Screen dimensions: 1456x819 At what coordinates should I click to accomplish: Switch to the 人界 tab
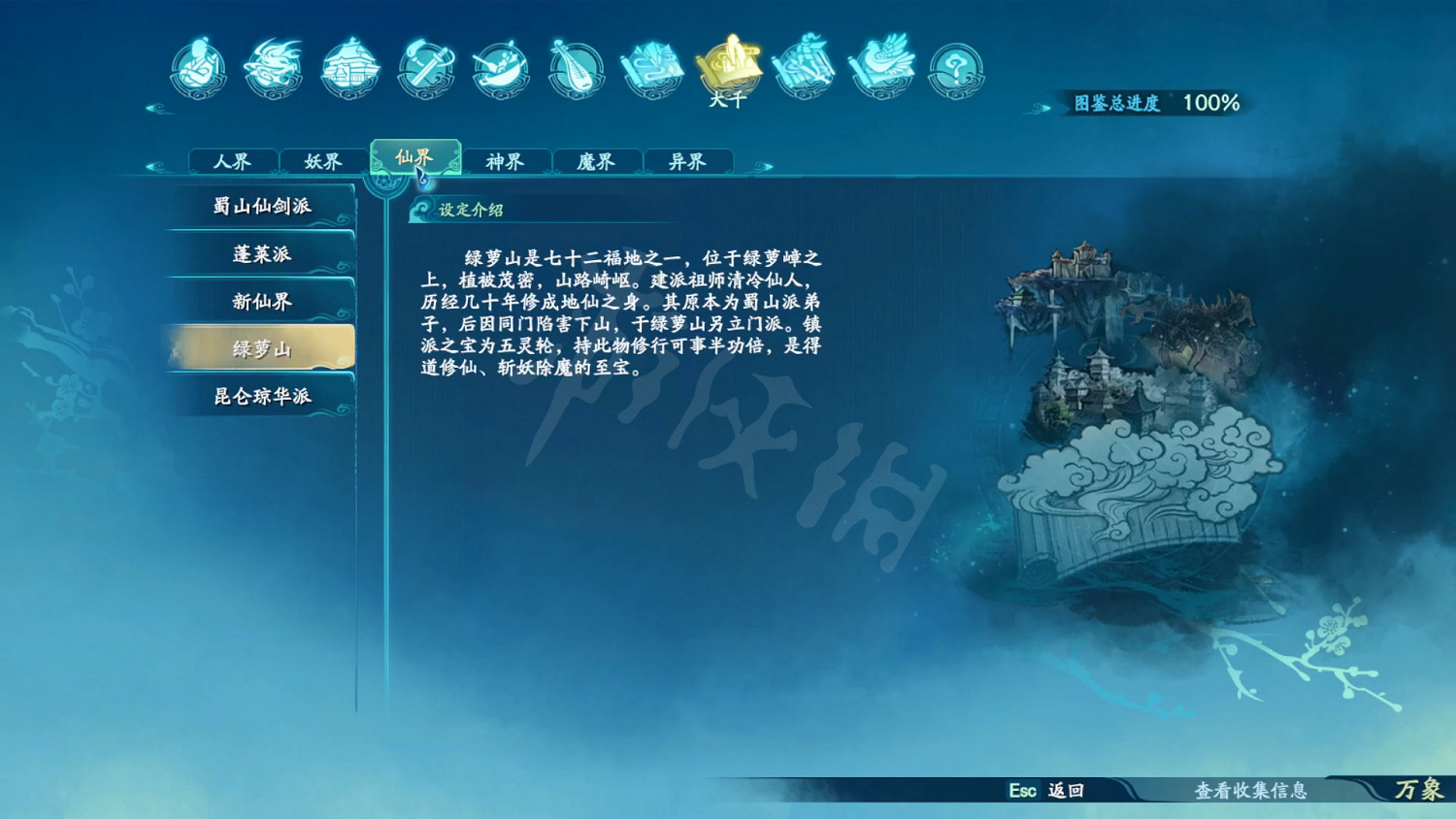[233, 161]
